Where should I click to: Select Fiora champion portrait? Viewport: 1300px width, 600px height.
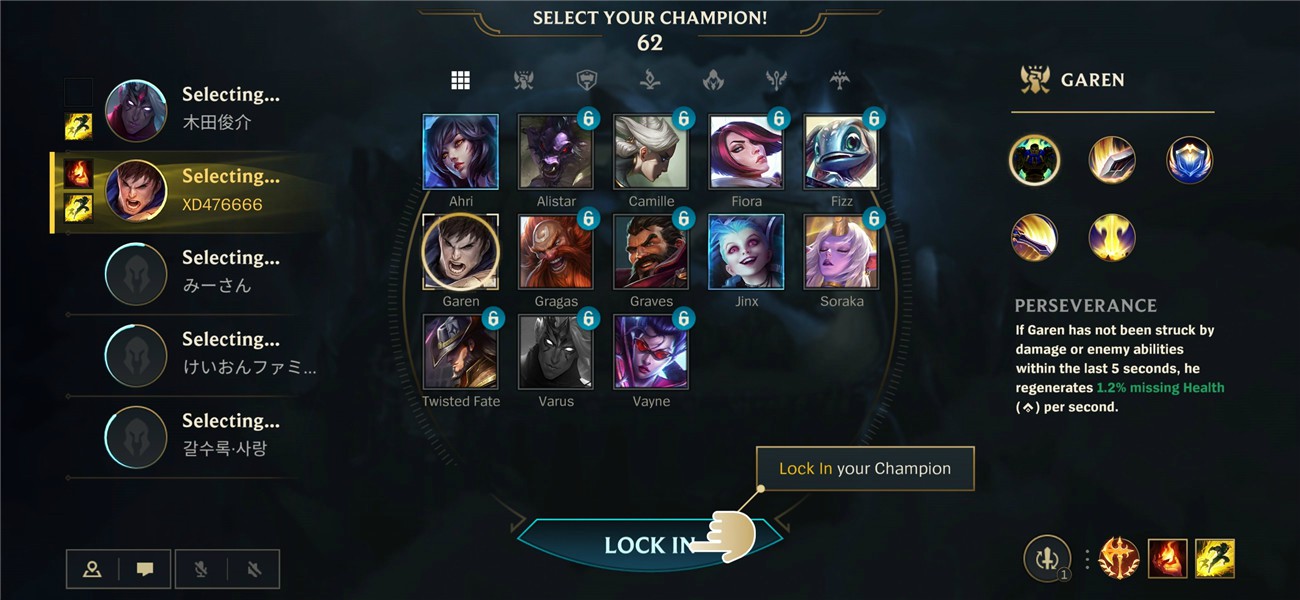pyautogui.click(x=746, y=152)
